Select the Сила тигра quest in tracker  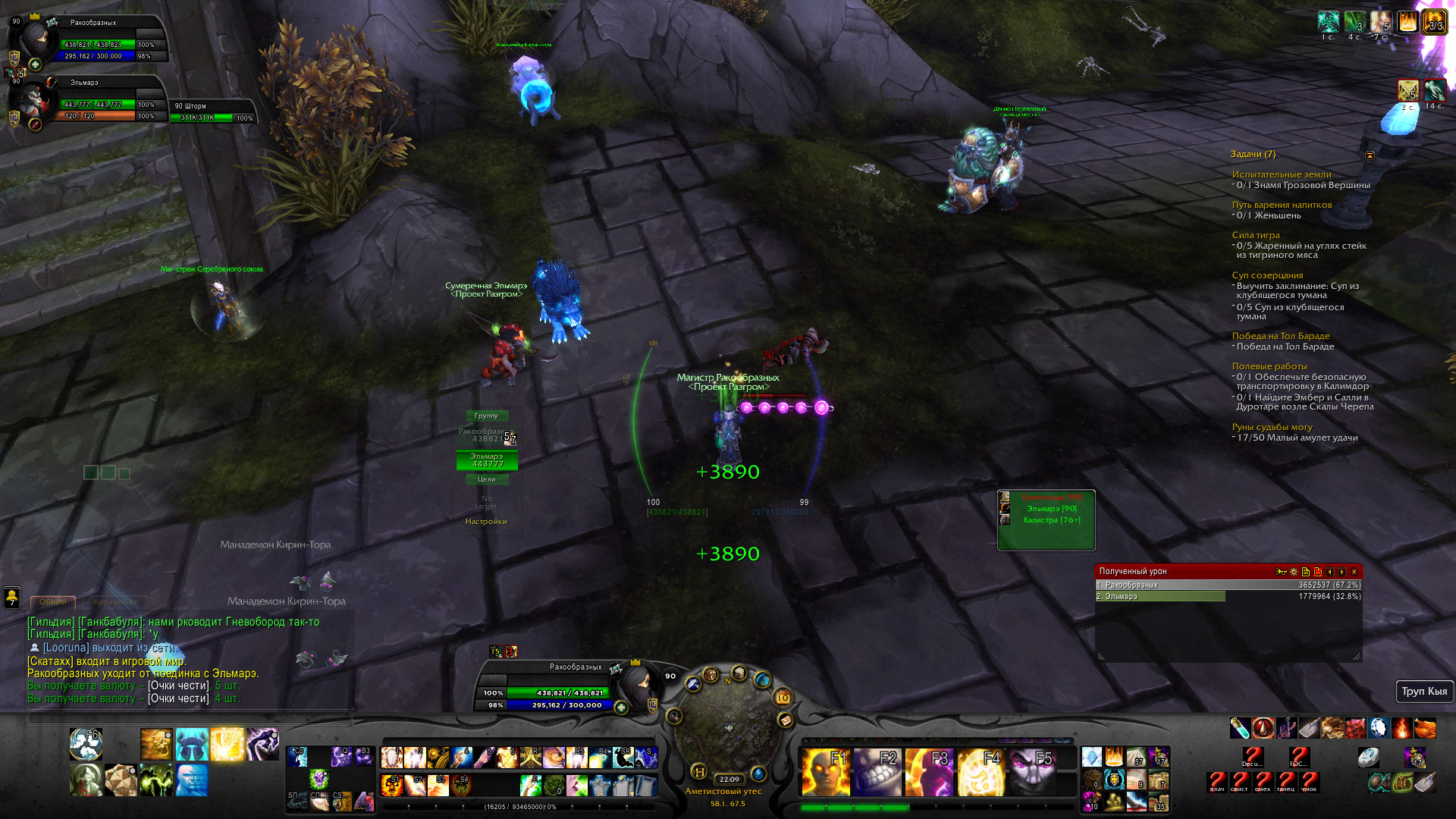coord(1256,235)
